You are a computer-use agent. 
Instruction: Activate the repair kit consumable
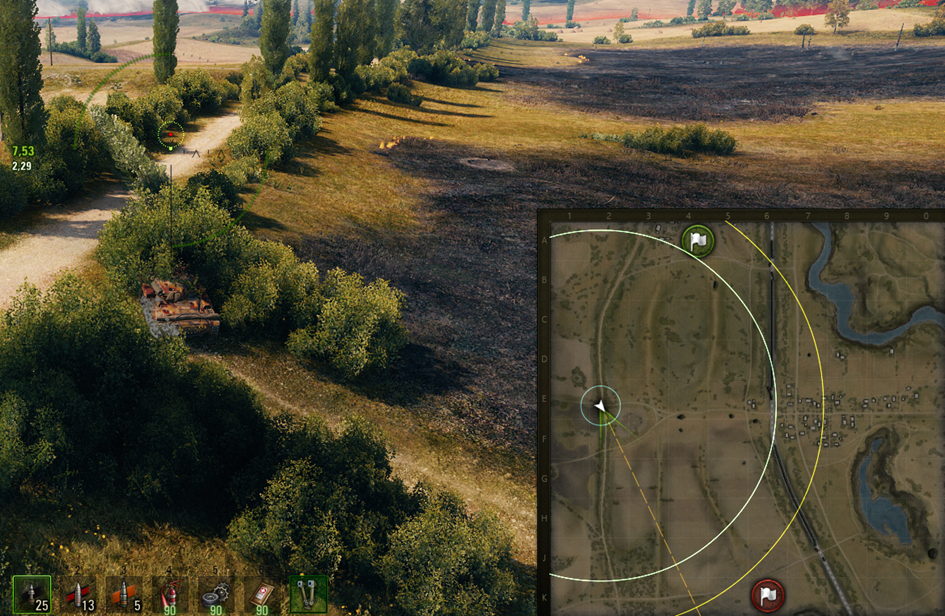(215, 593)
